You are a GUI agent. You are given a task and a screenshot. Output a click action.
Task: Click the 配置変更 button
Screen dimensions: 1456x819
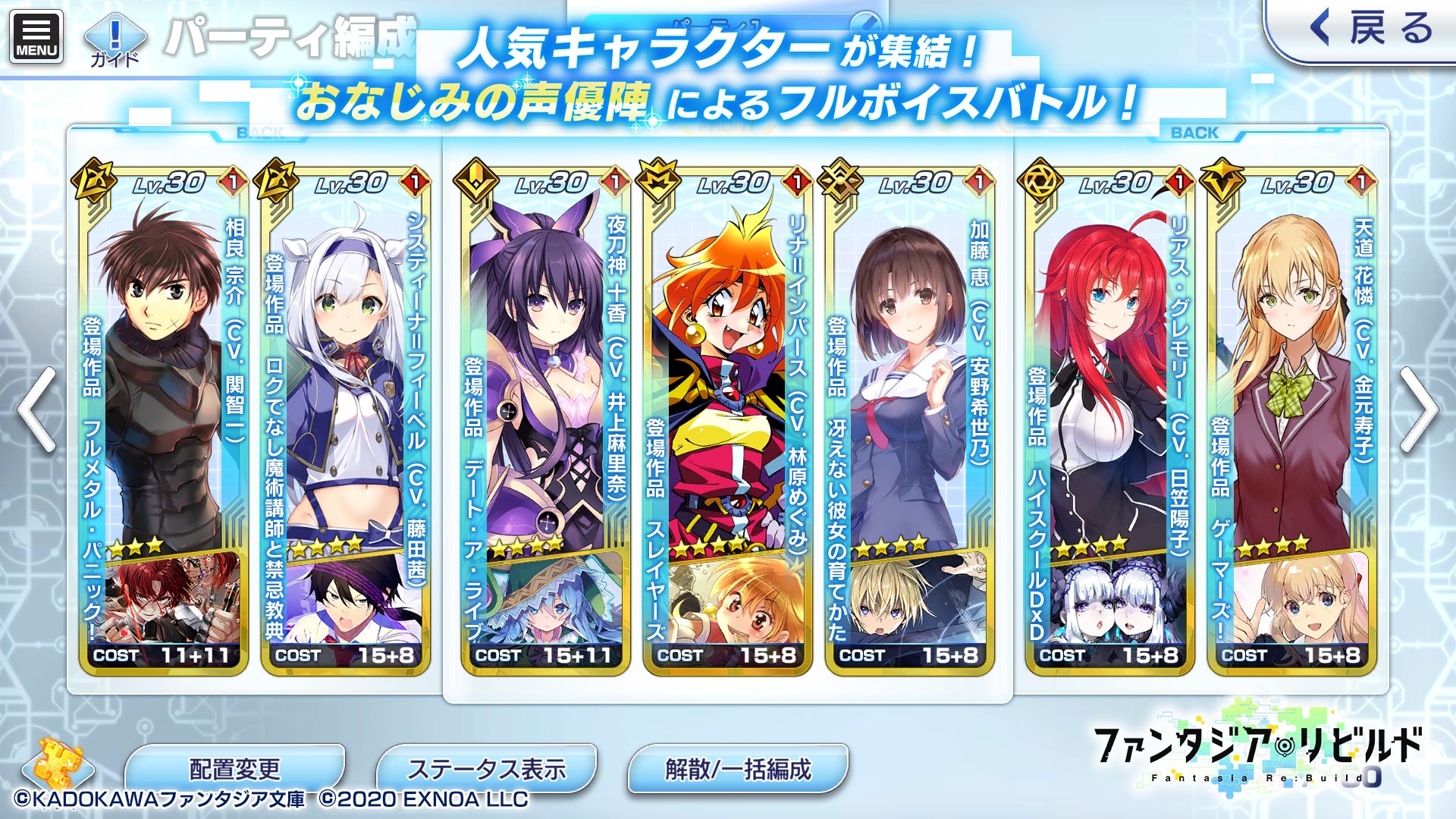234,769
